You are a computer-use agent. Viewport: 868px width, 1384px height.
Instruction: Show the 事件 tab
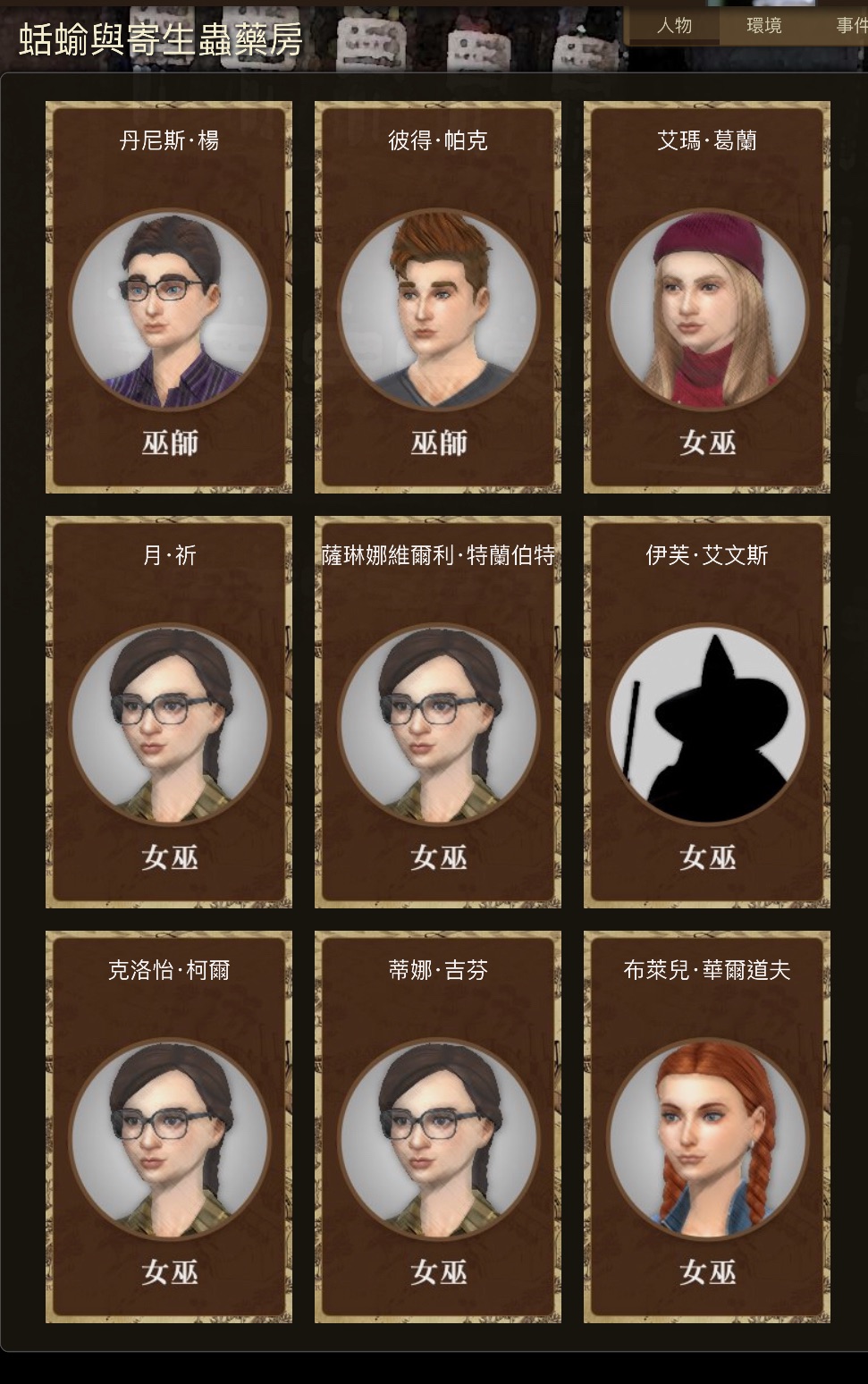[850, 26]
